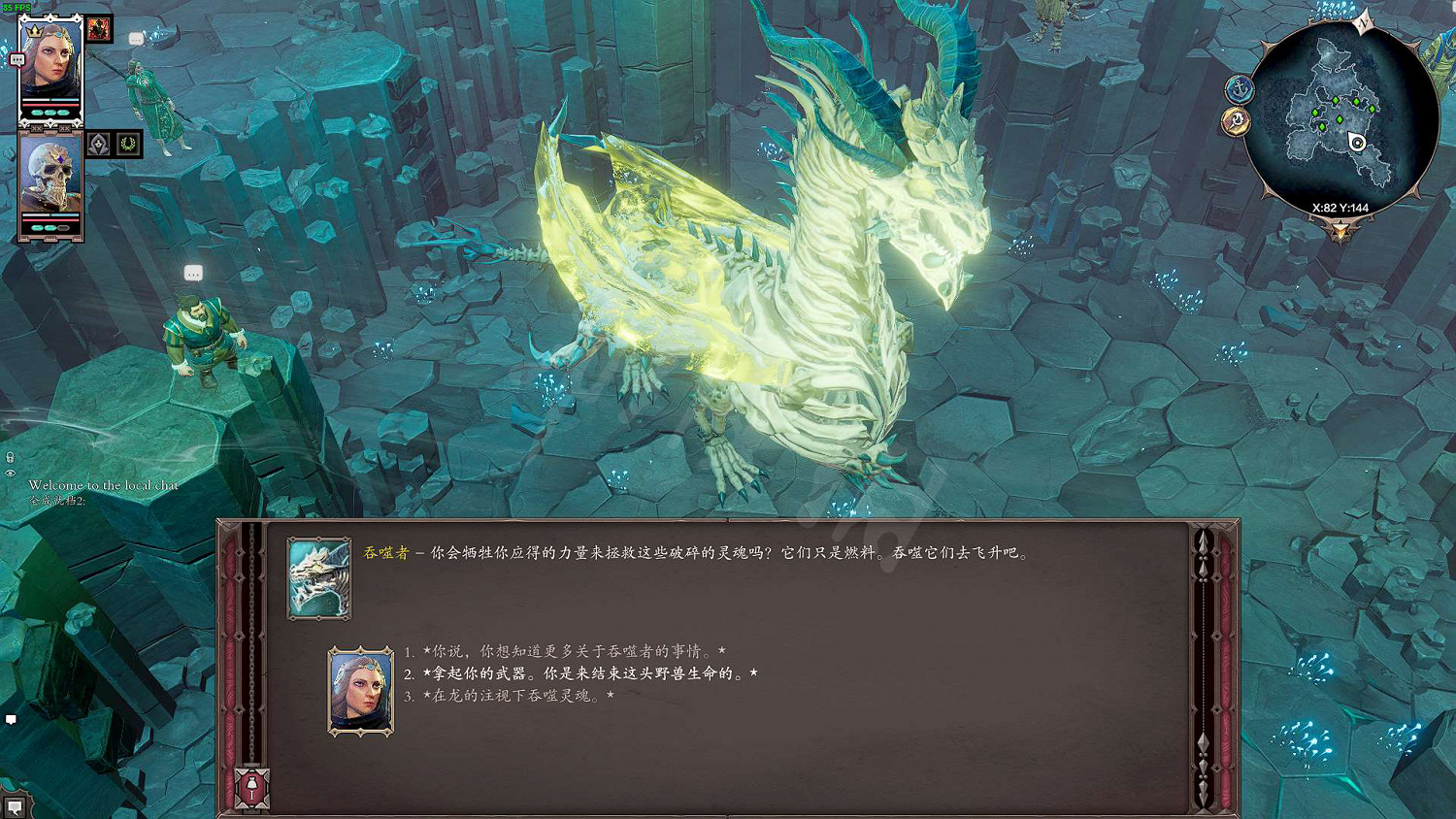The image size is (1456, 819).
Task: Toggle the chat bubble icon at bottom-left
Action: (x=12, y=719)
